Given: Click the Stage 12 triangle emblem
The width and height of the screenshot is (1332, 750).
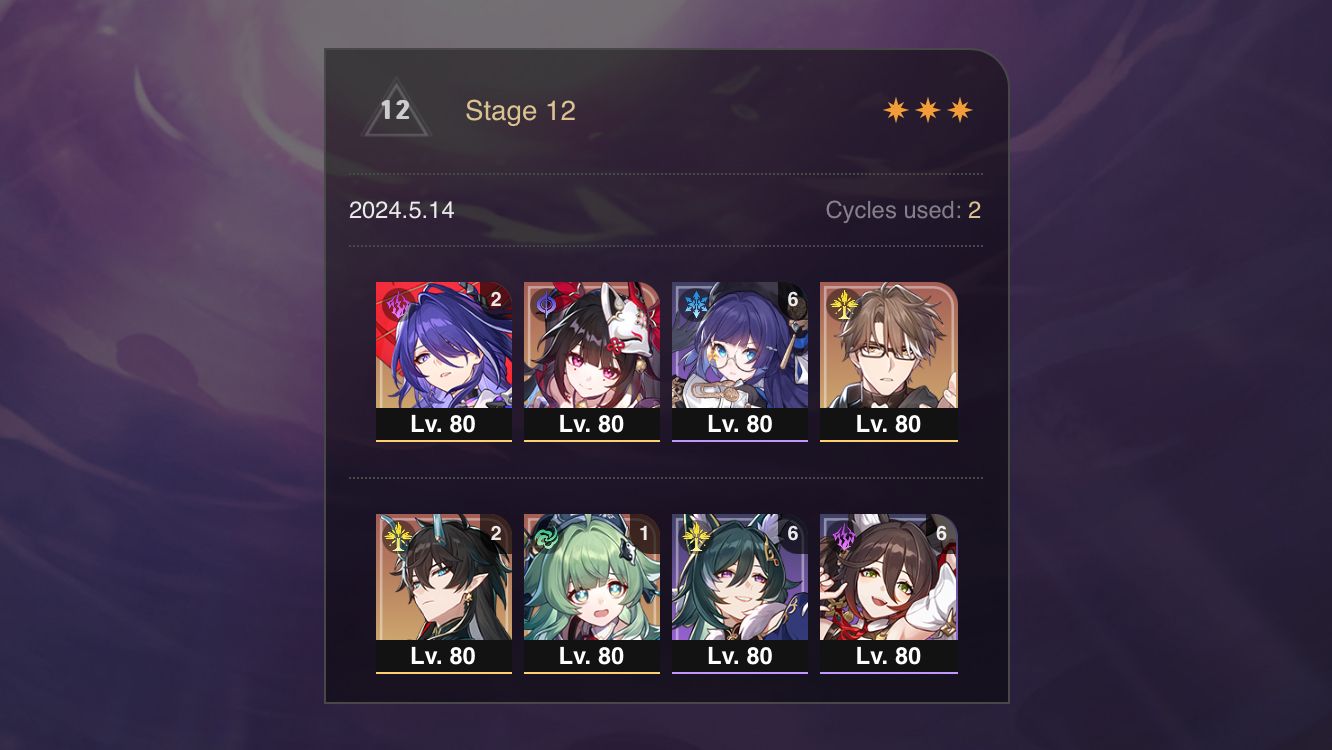Looking at the screenshot, I should tap(396, 110).
